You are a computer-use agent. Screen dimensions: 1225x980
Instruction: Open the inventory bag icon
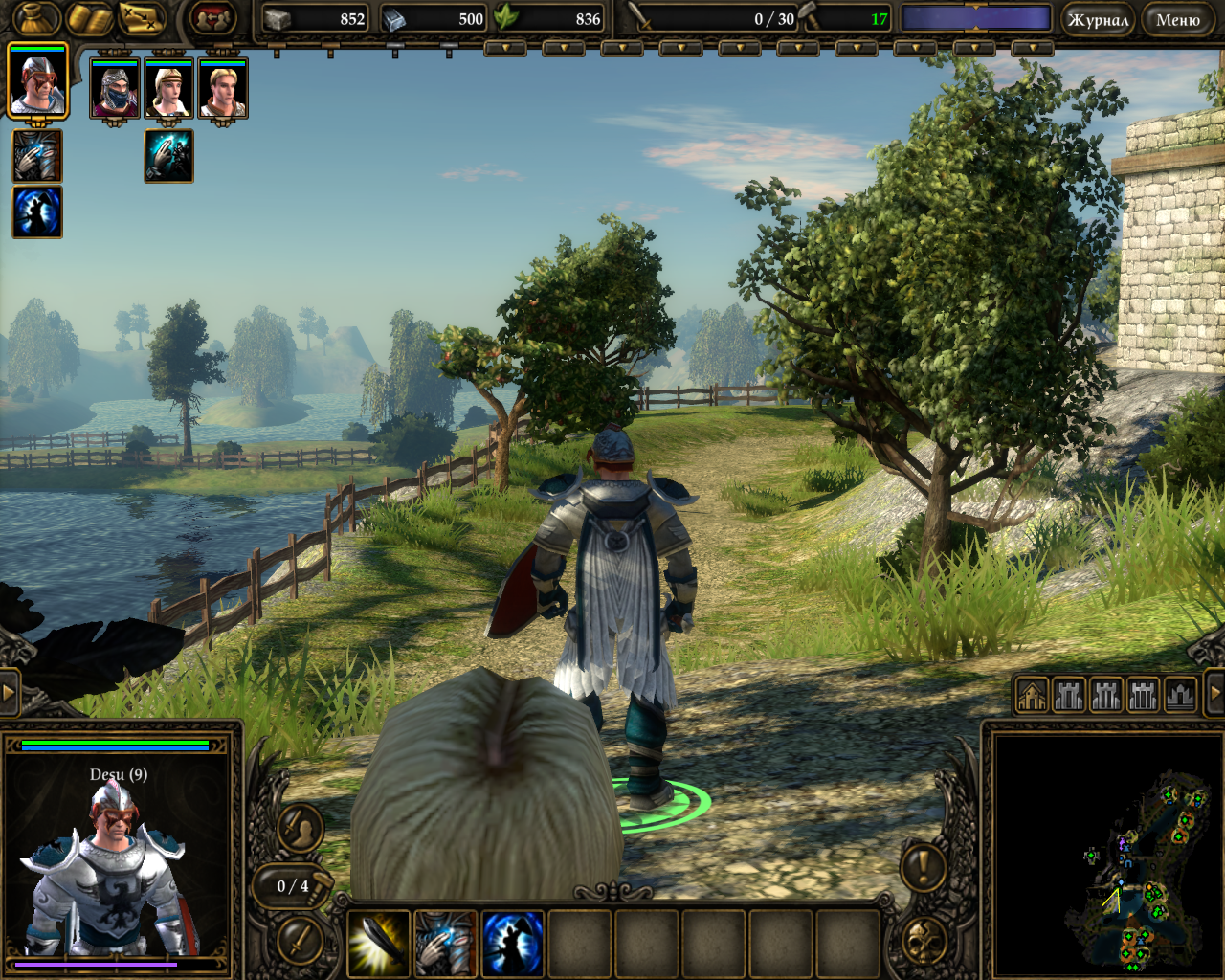pyautogui.click(x=36, y=18)
